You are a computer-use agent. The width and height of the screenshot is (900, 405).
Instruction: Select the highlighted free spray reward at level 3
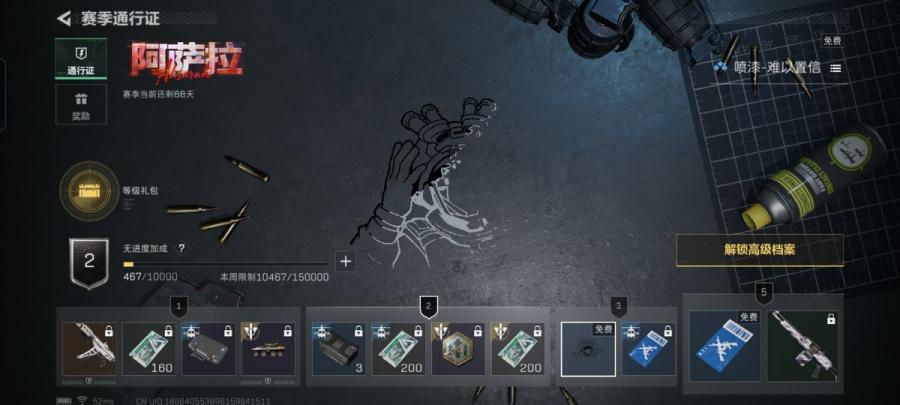pos(588,348)
